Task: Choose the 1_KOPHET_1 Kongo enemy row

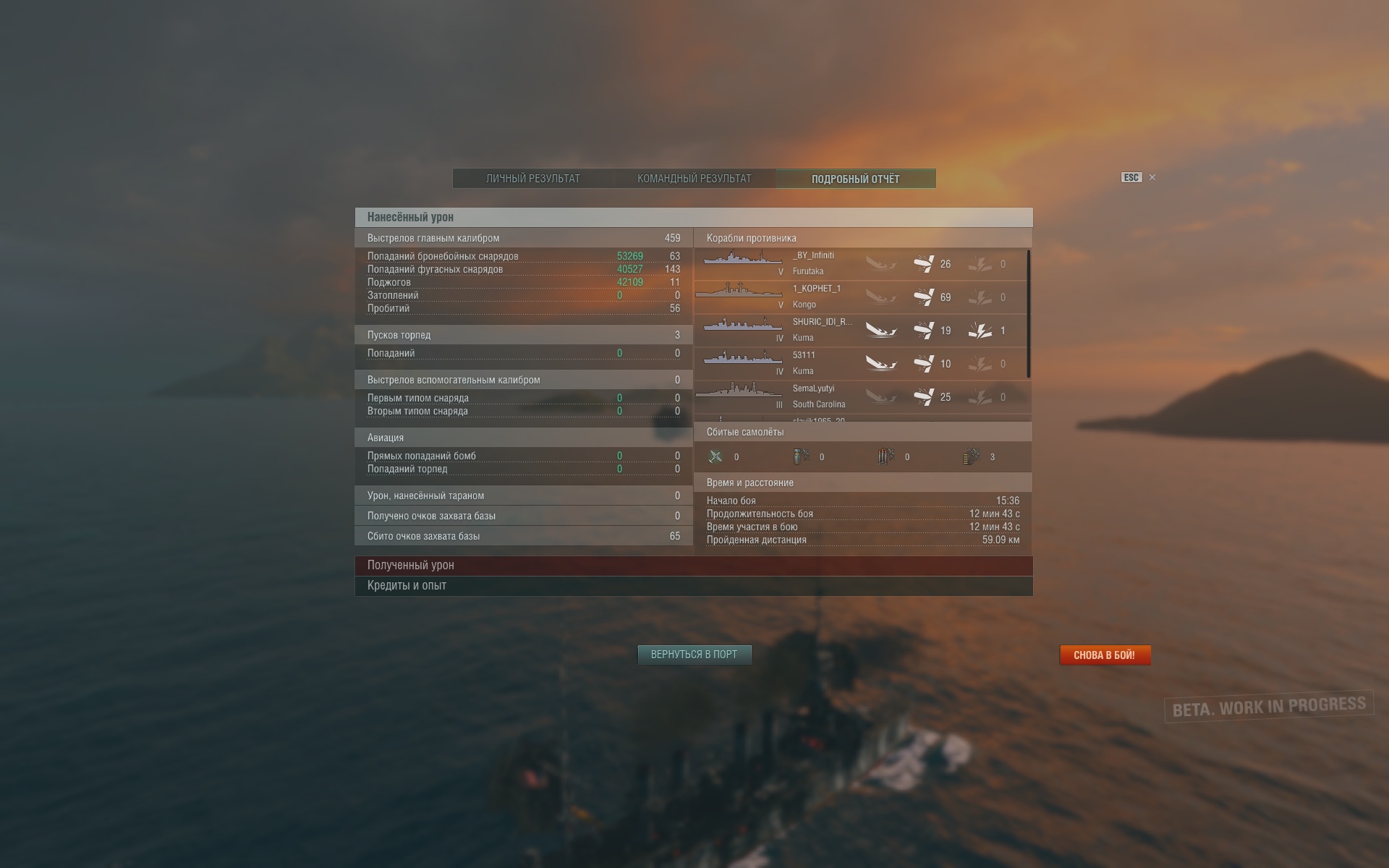Action: [859, 297]
